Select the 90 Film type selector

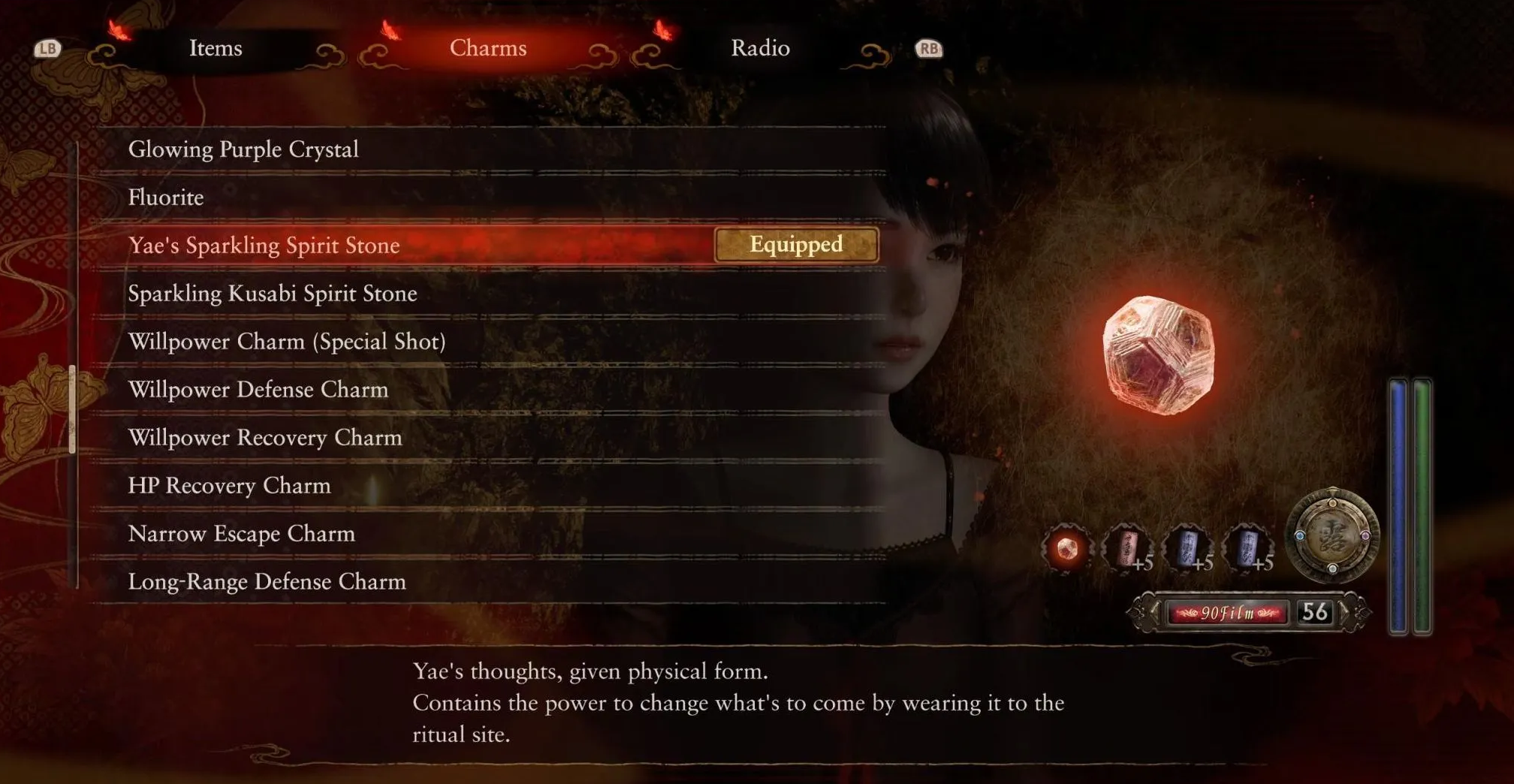pyautogui.click(x=1227, y=613)
